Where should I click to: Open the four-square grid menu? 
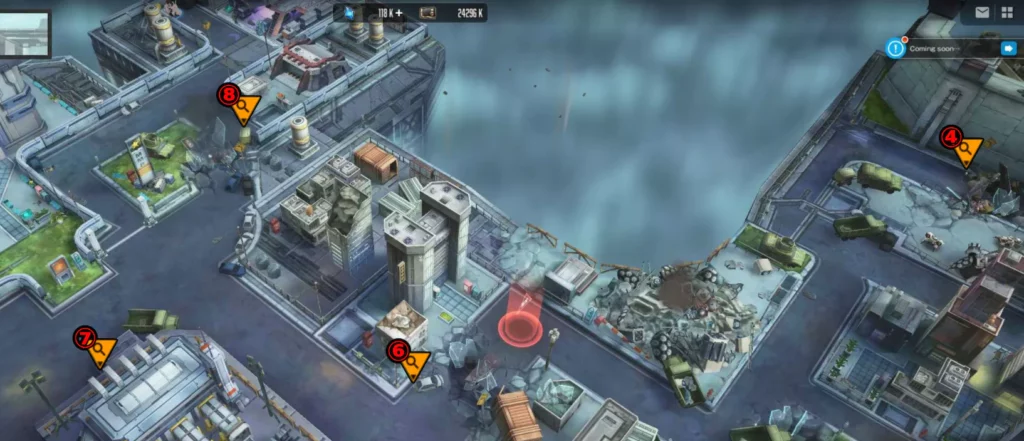1005,13
